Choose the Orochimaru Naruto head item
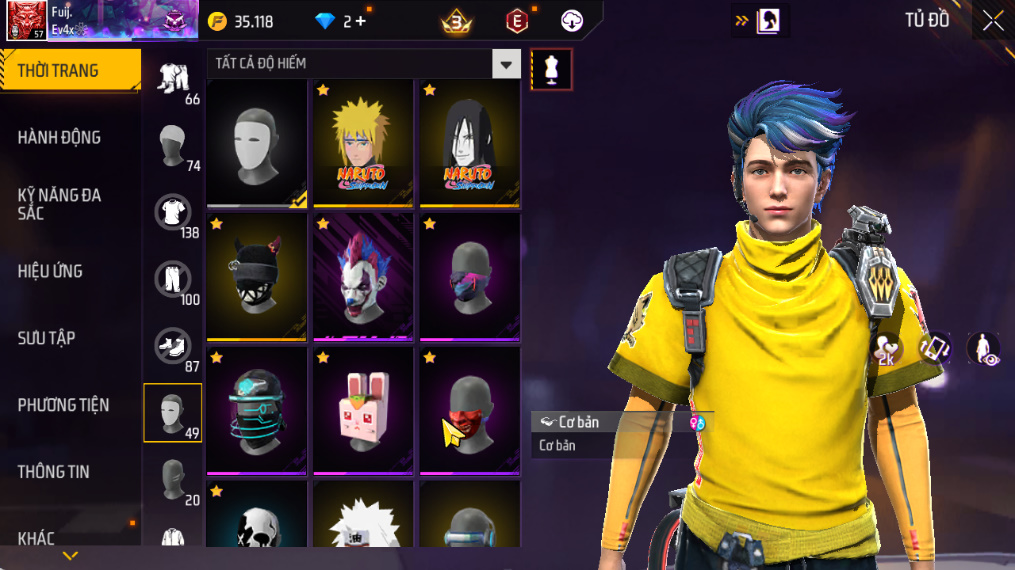Viewport: 1015px width, 570px height. pyautogui.click(x=469, y=142)
